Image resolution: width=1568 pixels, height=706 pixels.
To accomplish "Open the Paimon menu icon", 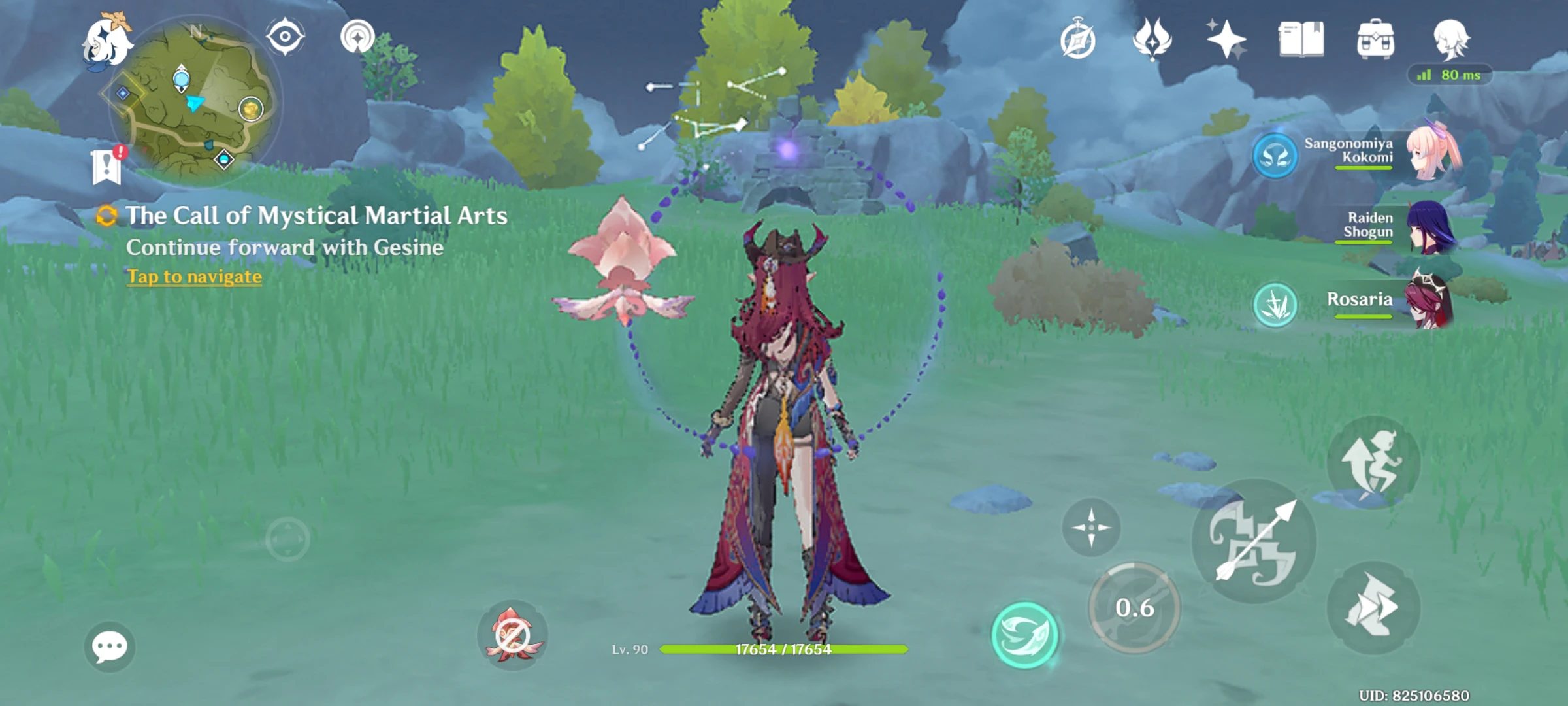I will tap(106, 41).
